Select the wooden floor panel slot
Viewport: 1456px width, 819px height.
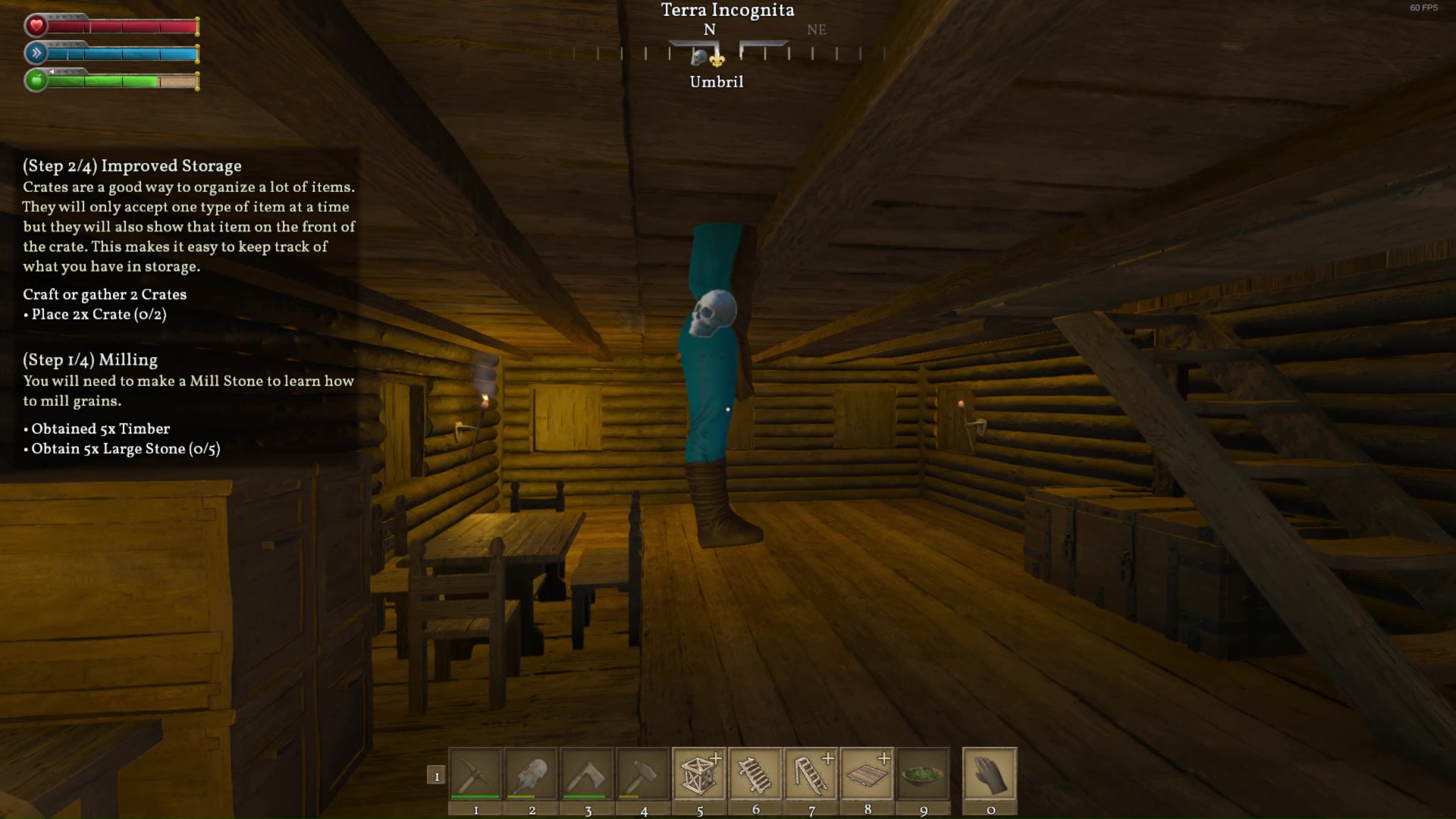(x=868, y=774)
